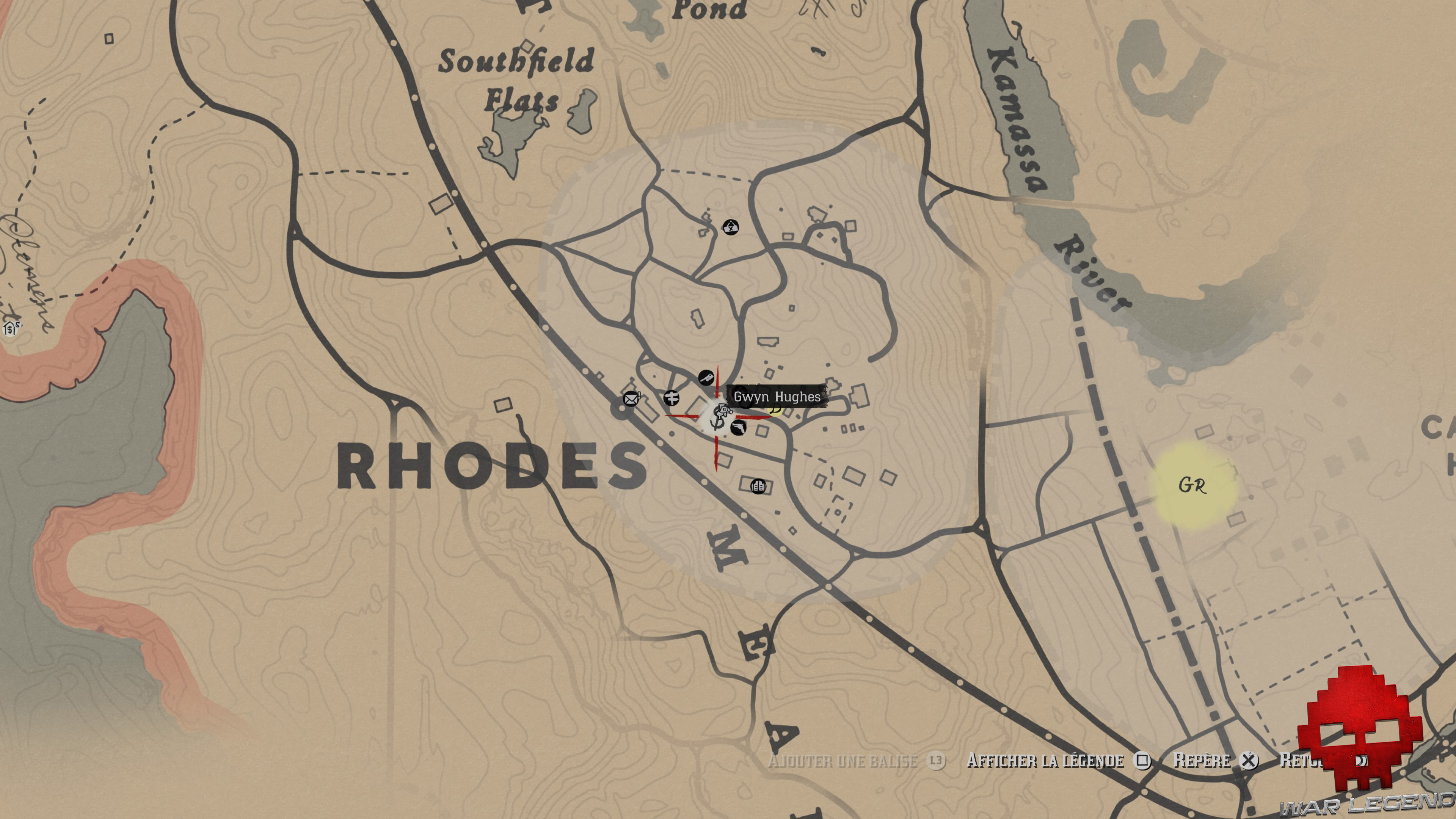Select the Repère option in the bottom bar
This screenshot has width=1456, height=819.
click(x=1203, y=761)
